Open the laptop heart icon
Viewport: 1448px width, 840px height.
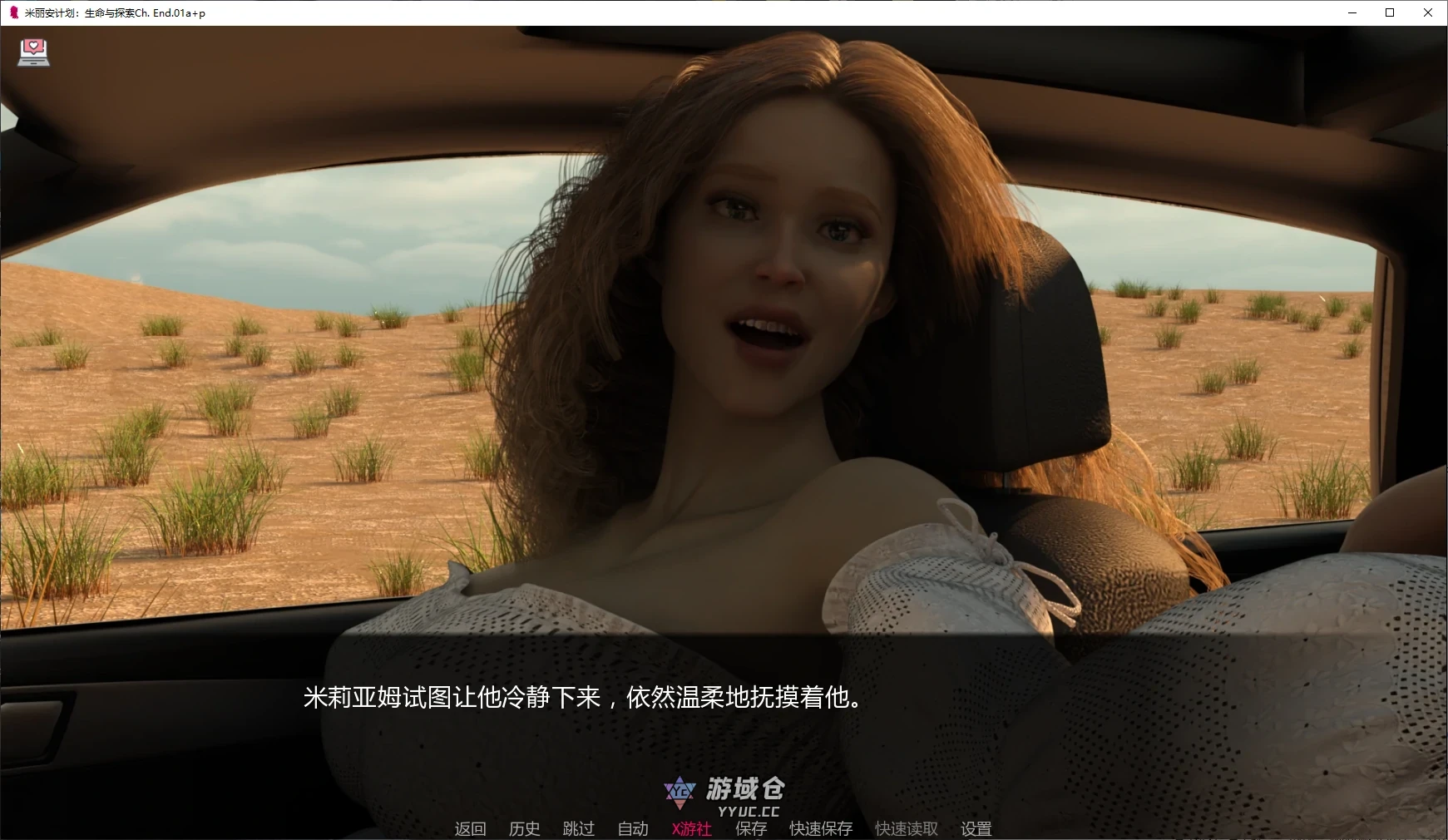(33, 52)
